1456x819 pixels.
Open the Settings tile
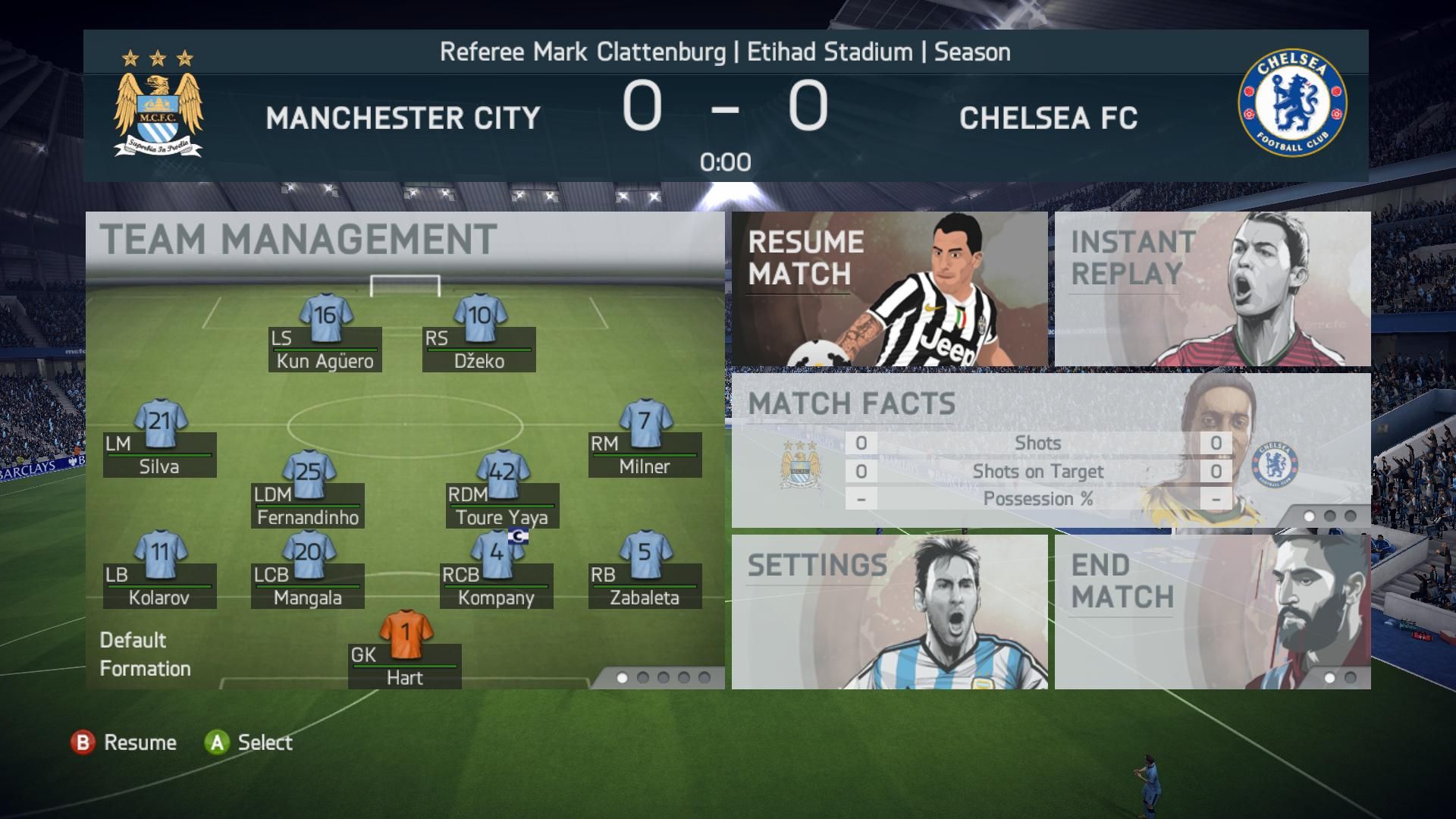[x=889, y=611]
